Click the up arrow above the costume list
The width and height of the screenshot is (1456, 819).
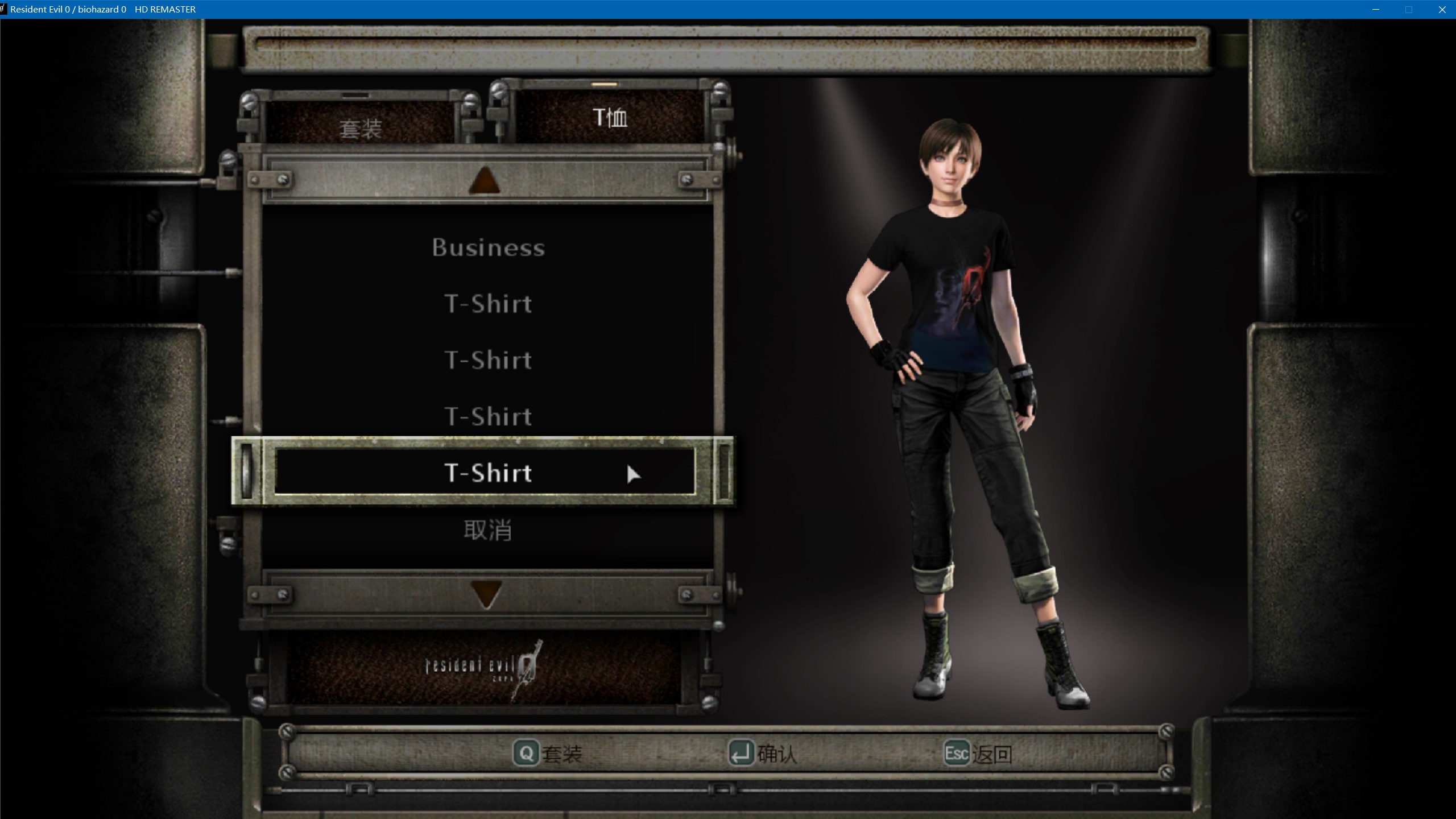(x=485, y=181)
